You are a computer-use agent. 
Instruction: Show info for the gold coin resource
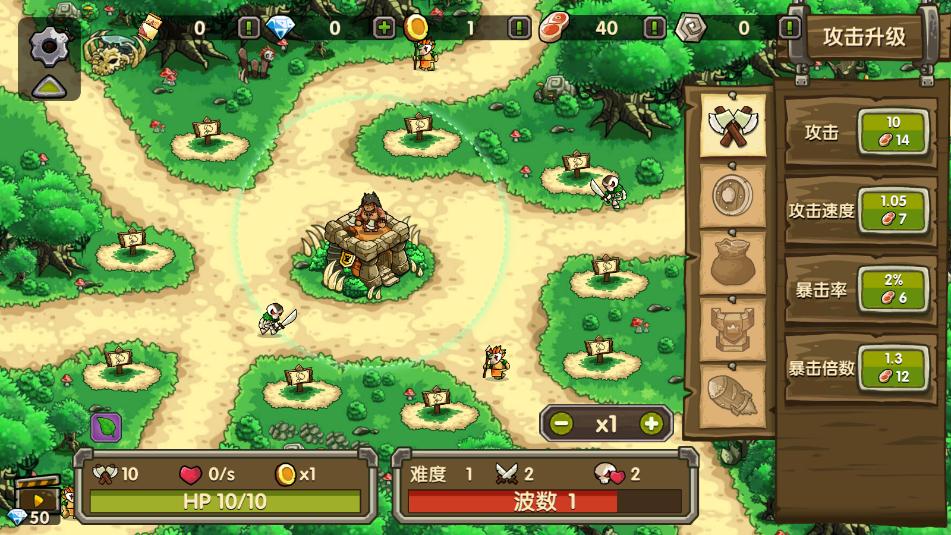click(518, 28)
